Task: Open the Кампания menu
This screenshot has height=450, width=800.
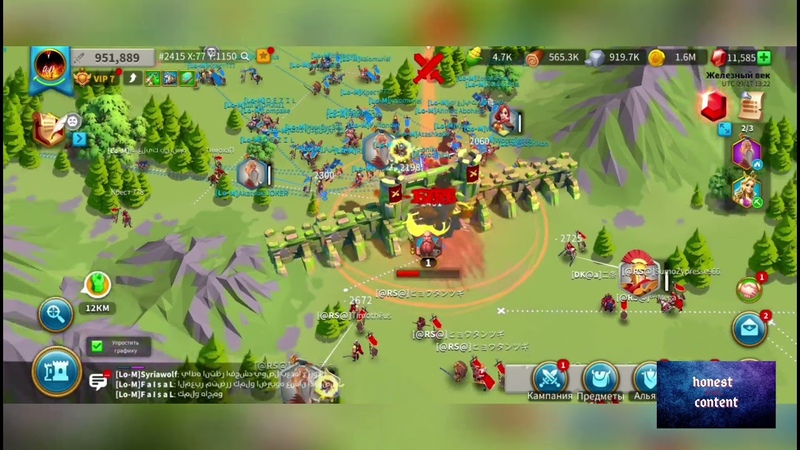Action: (550, 378)
